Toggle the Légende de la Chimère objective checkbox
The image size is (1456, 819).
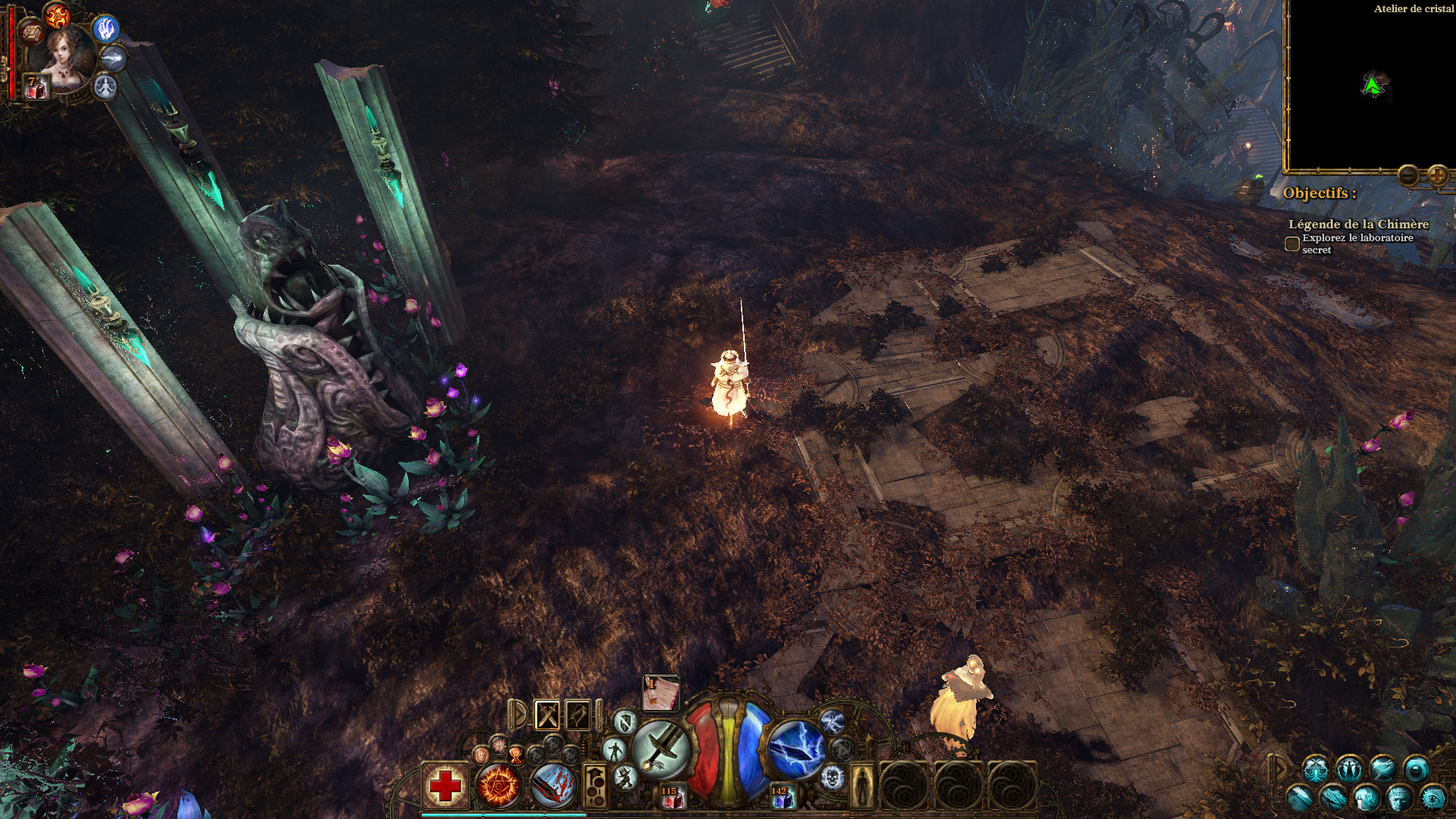1292,244
